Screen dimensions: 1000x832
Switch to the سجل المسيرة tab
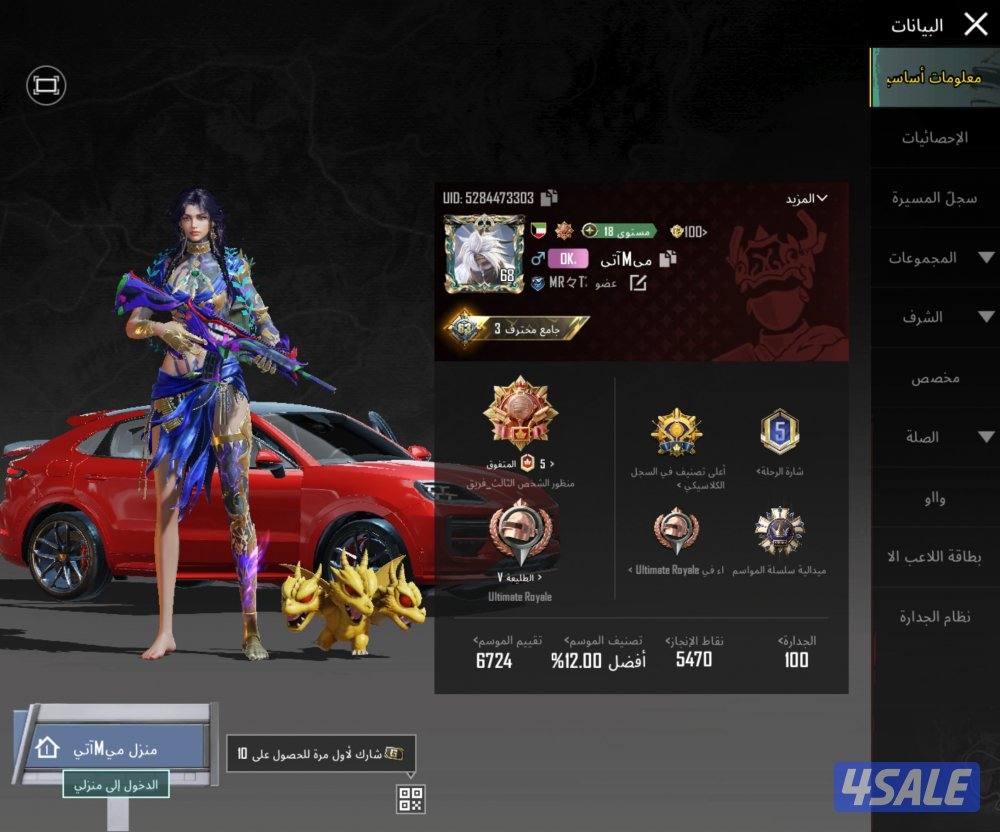coord(934,198)
